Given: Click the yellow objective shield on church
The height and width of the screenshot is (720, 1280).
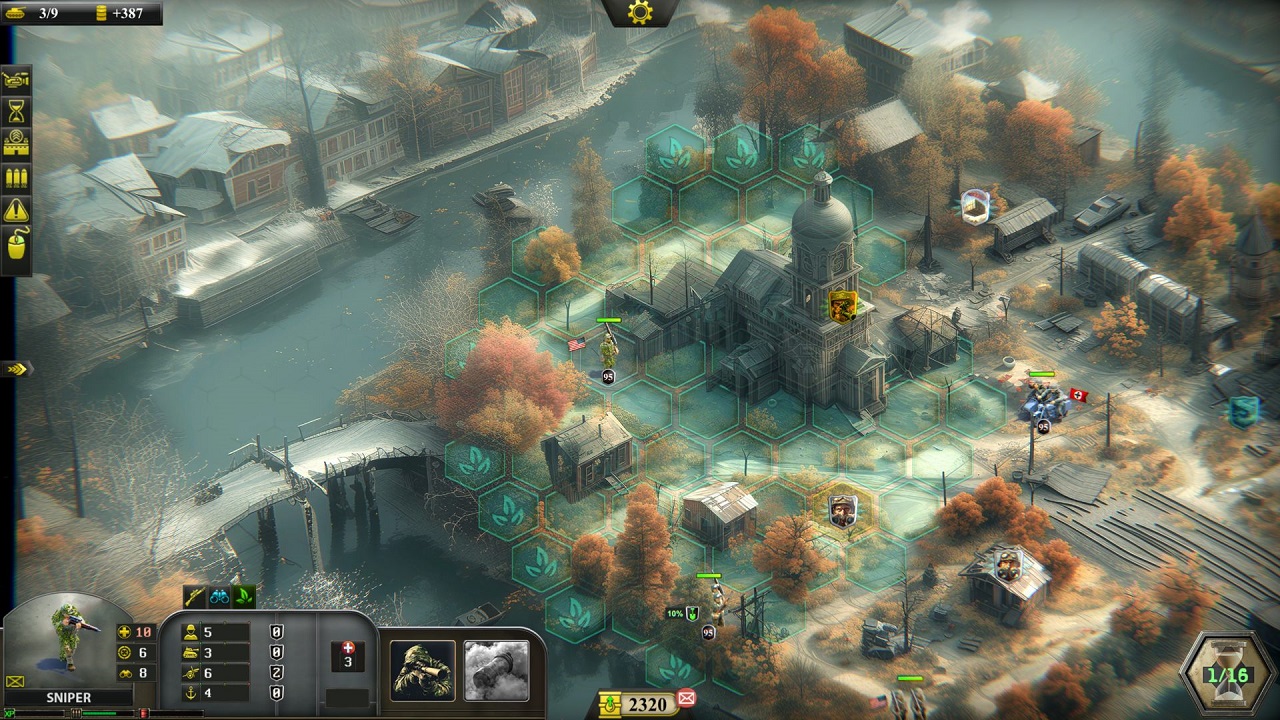Looking at the screenshot, I should [x=843, y=305].
